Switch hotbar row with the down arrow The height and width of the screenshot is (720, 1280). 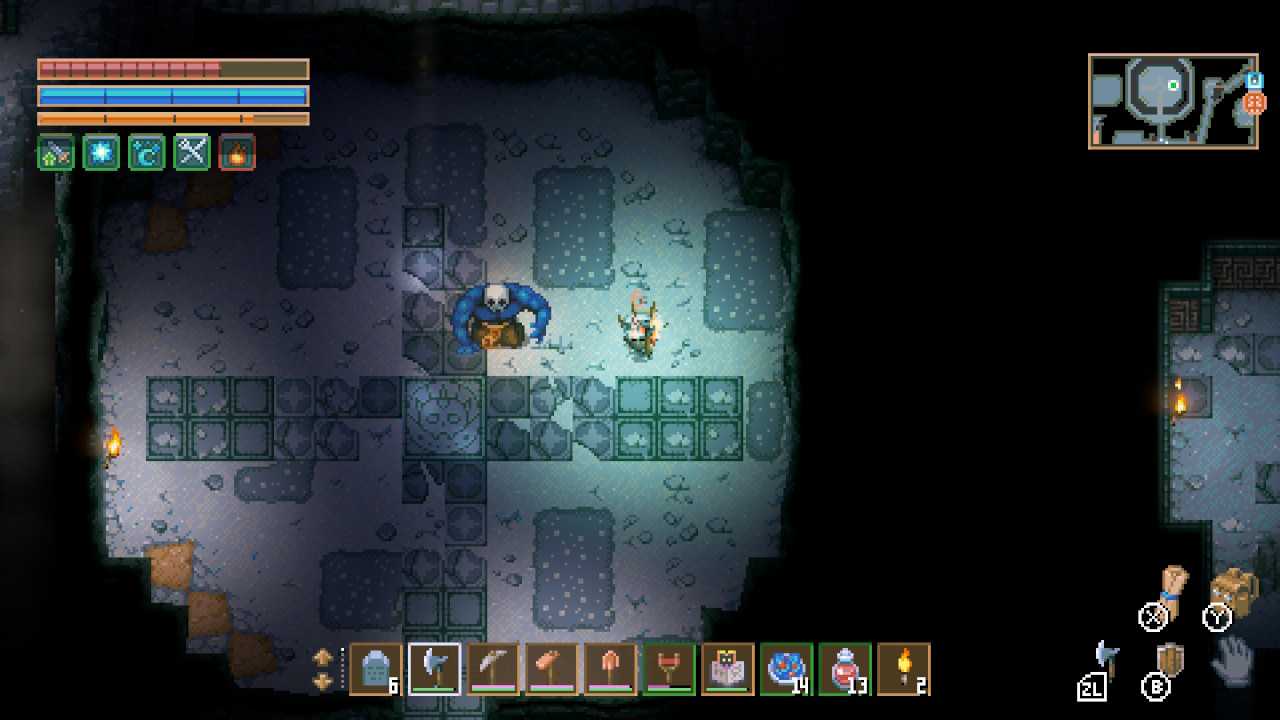[323, 681]
